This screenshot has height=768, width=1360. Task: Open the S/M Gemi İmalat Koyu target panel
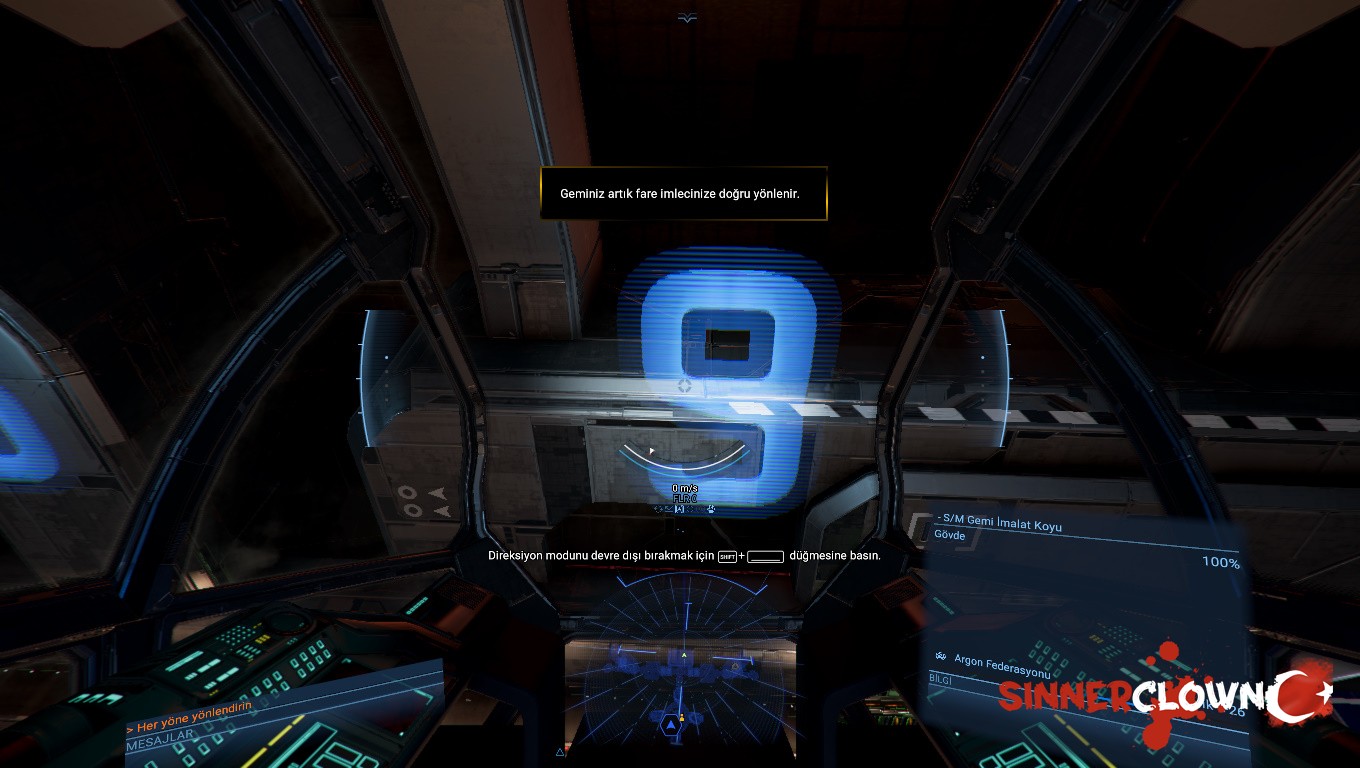pos(1000,526)
